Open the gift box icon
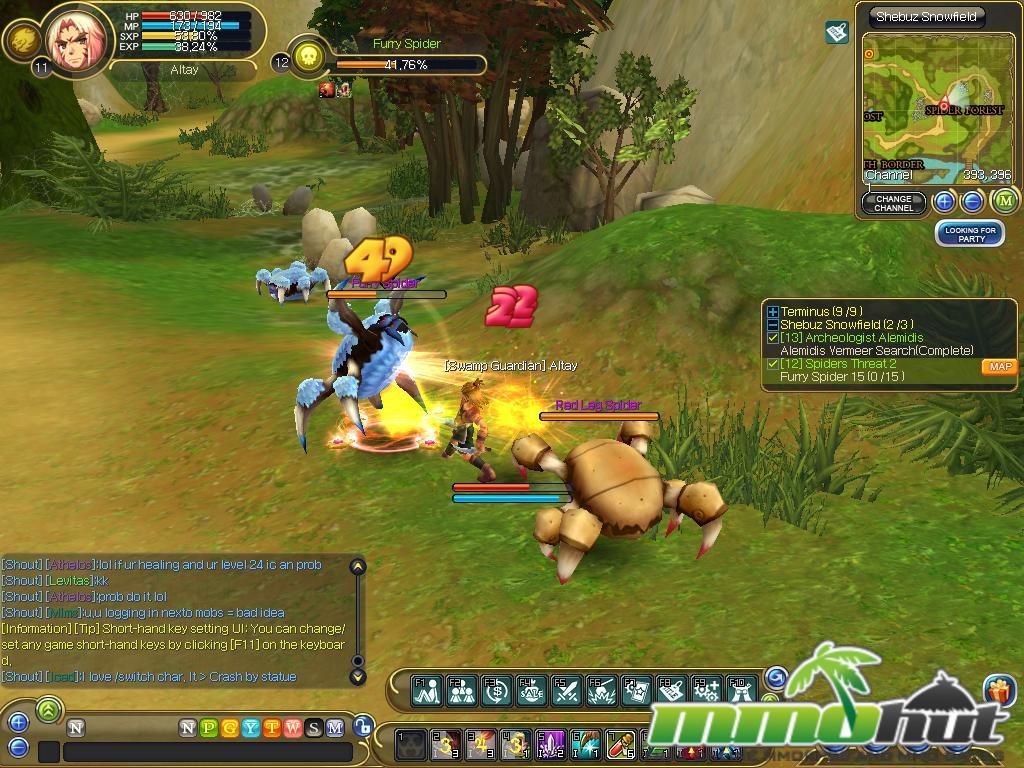Viewport: 1024px width, 768px height. pyautogui.click(x=998, y=690)
